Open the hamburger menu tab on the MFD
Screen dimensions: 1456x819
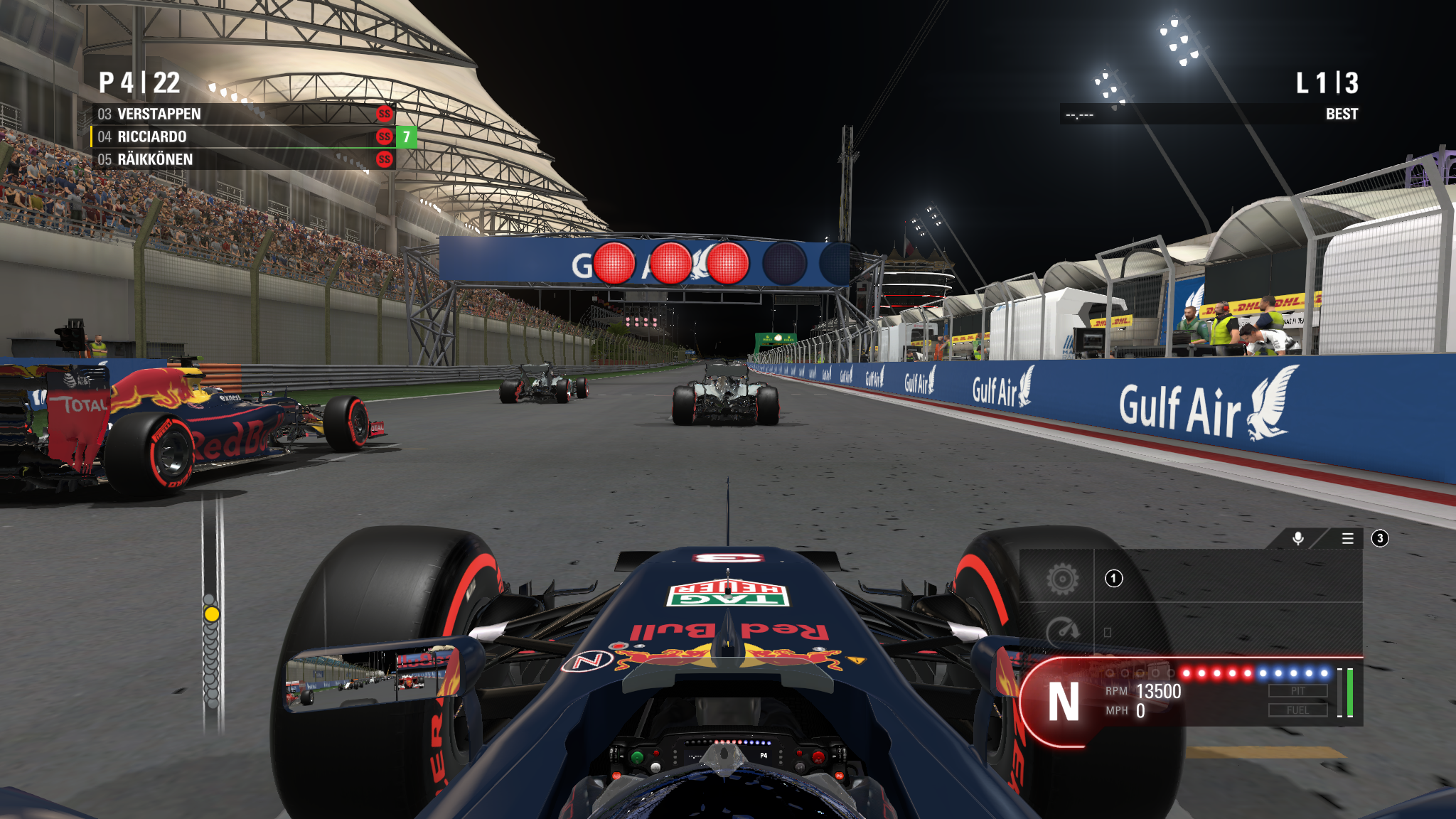(1347, 538)
